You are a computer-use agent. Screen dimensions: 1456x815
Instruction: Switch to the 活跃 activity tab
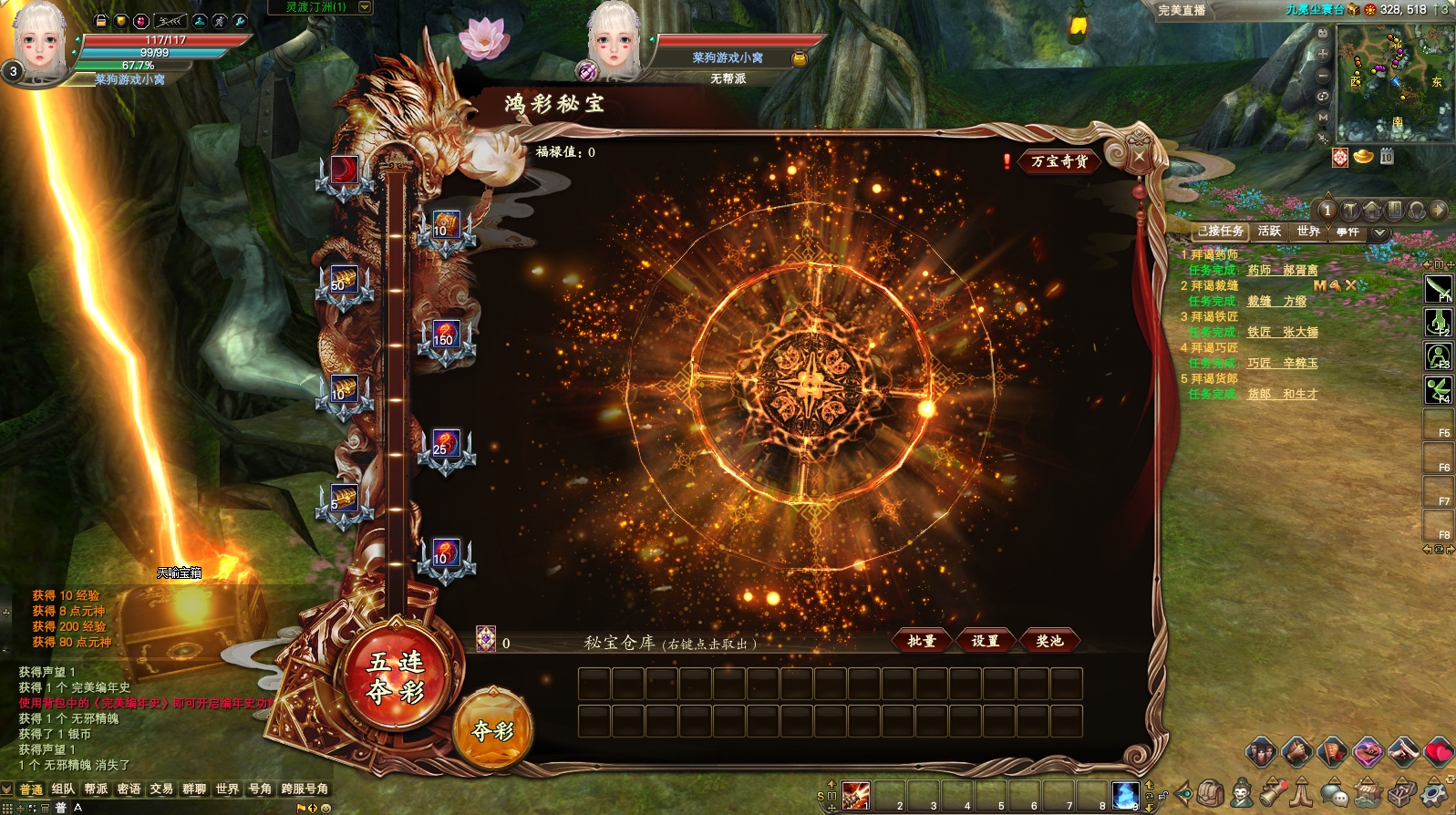(x=1269, y=232)
